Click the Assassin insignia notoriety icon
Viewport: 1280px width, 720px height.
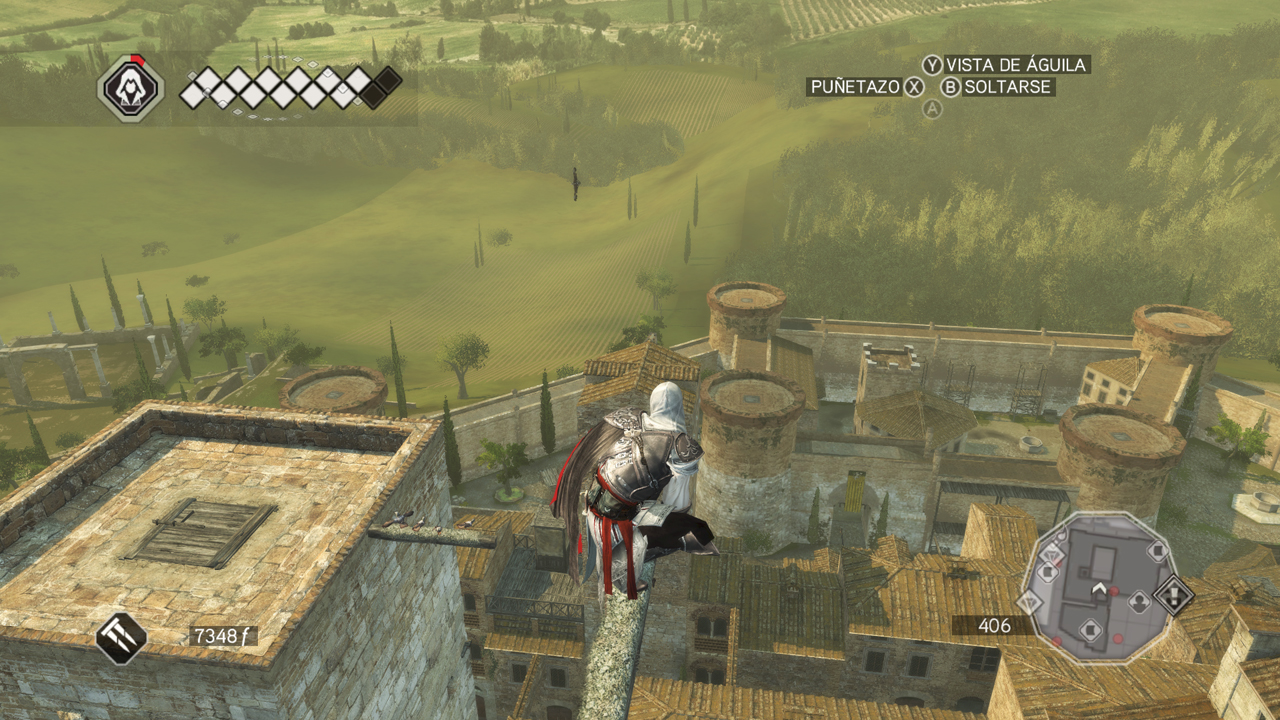tap(130, 89)
